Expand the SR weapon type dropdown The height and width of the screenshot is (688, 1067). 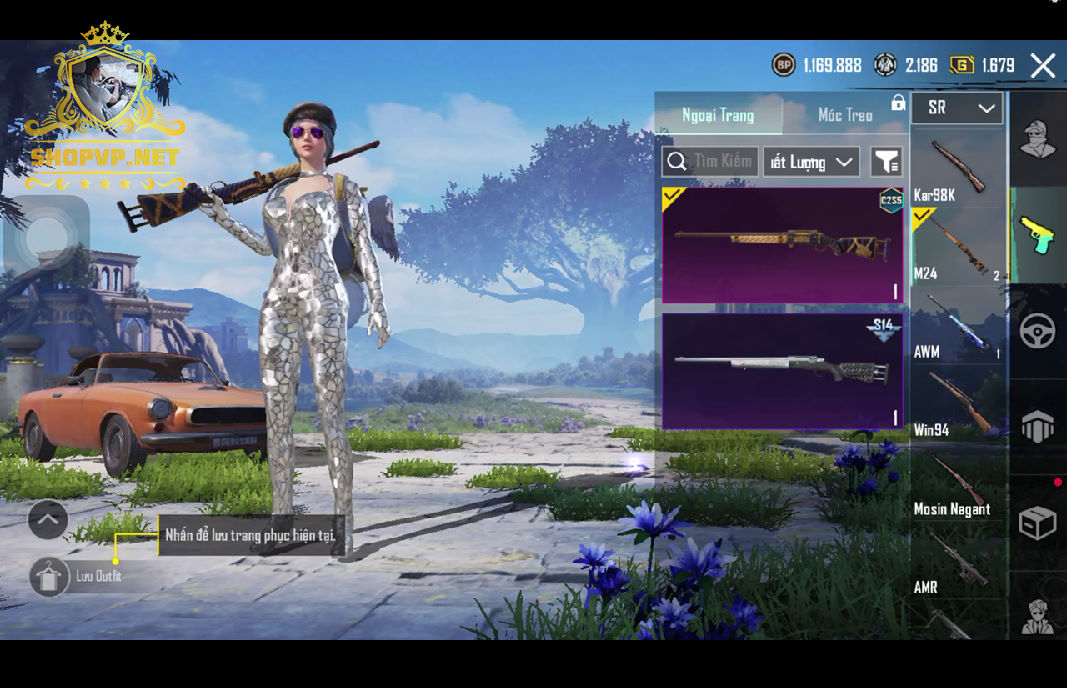957,108
